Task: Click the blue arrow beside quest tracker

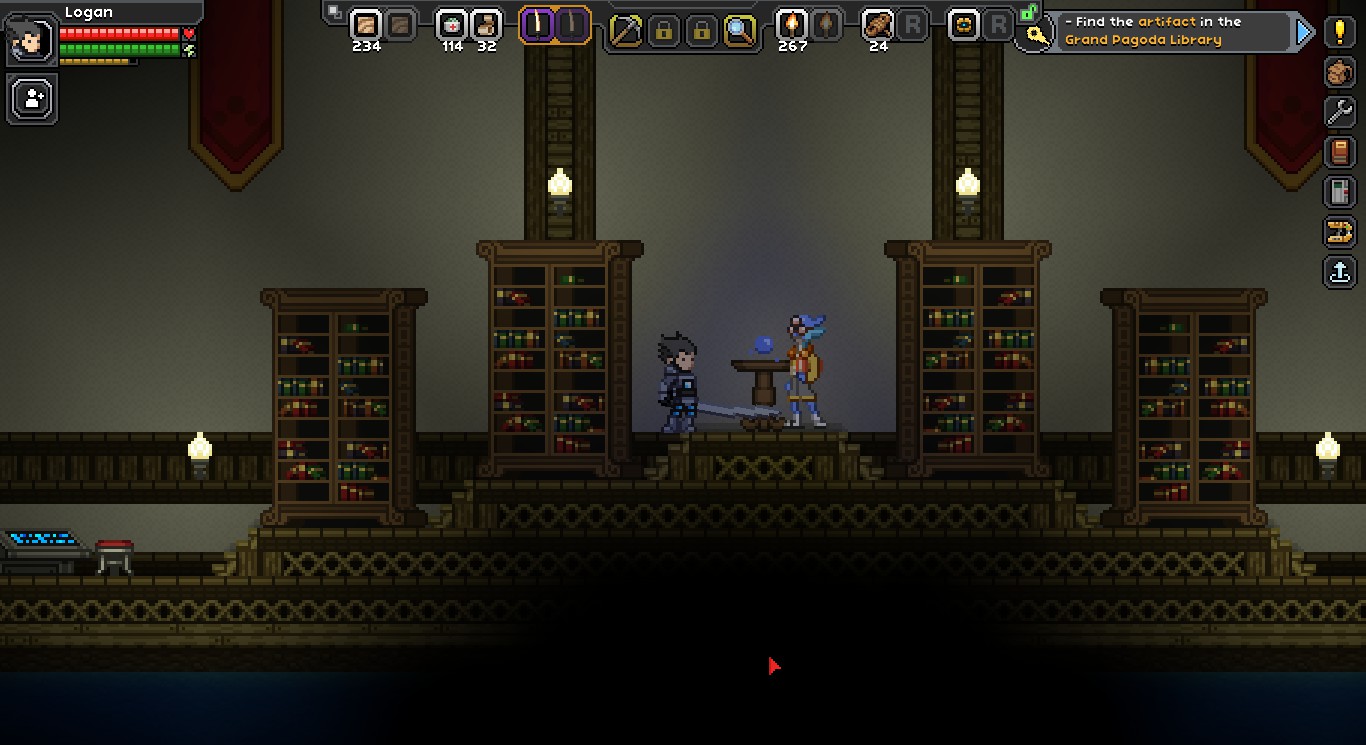Action: (x=1304, y=32)
